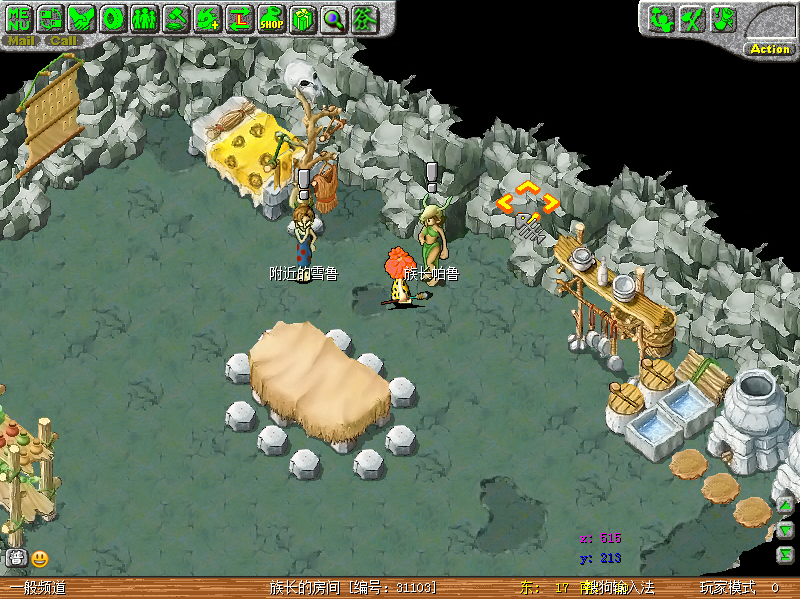The height and width of the screenshot is (600, 800).
Task: Open the three-people party icon
Action: click(144, 18)
